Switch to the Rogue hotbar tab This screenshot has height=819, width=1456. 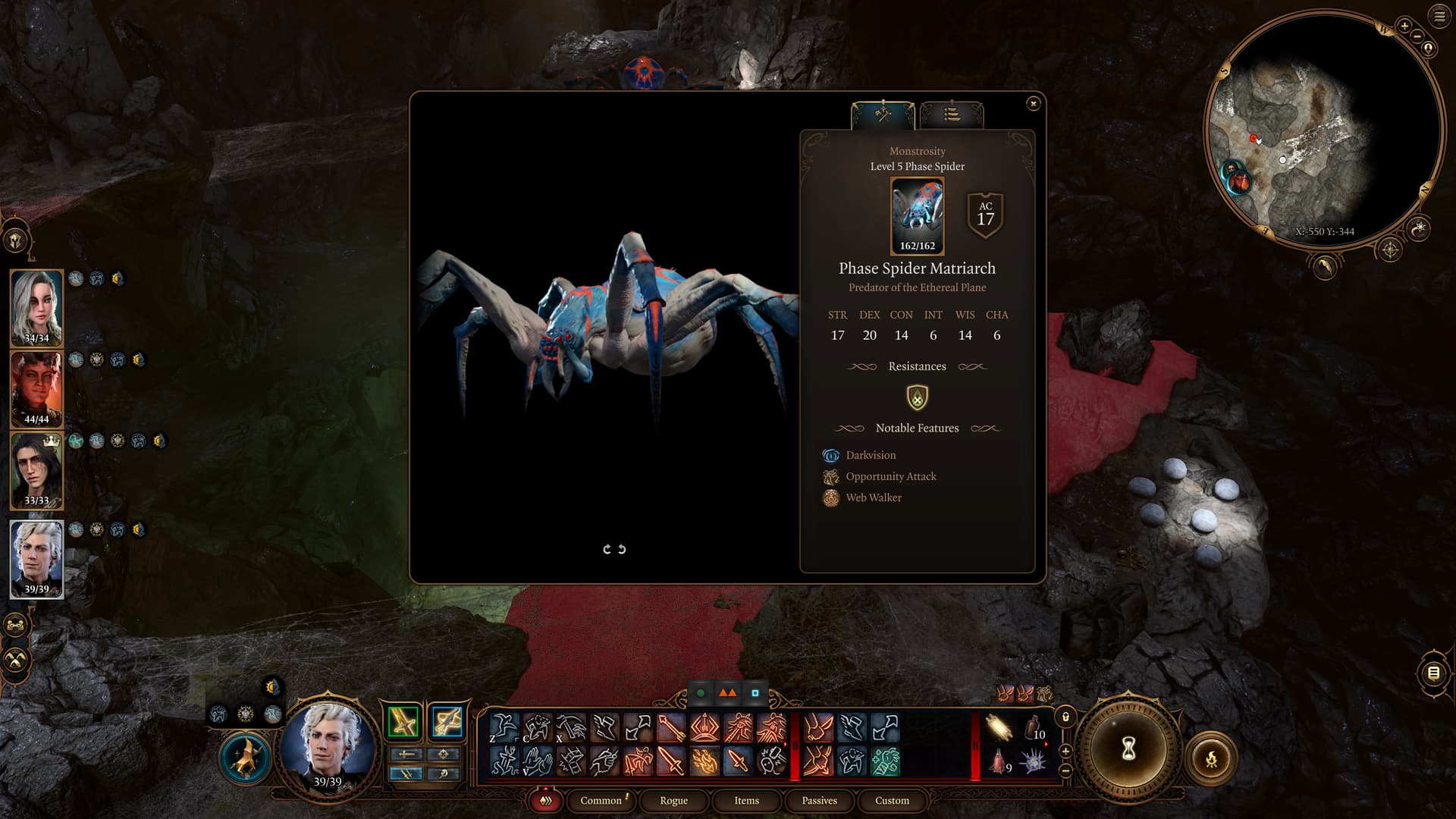coord(673,800)
